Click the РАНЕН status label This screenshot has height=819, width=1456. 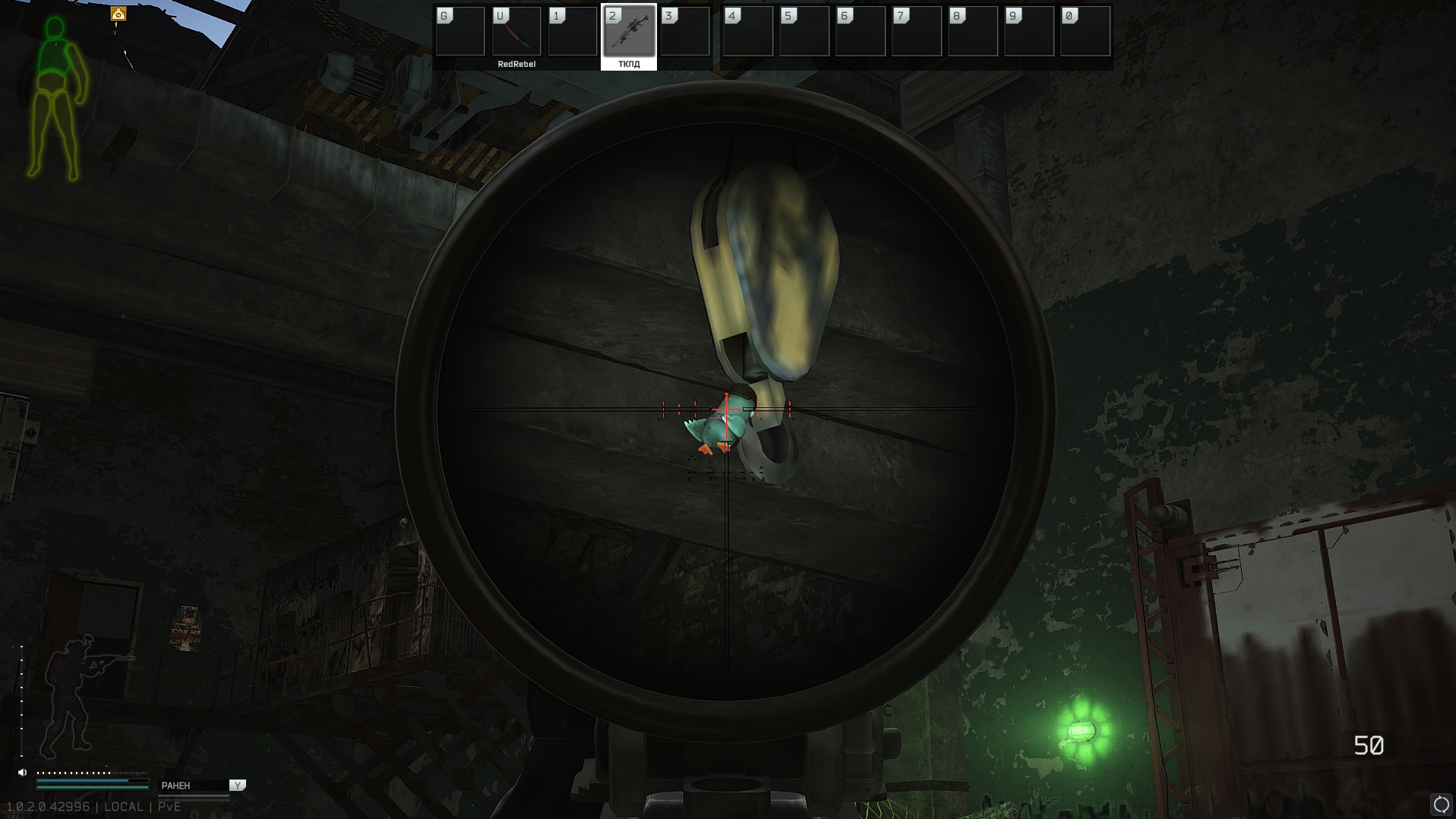point(176,786)
